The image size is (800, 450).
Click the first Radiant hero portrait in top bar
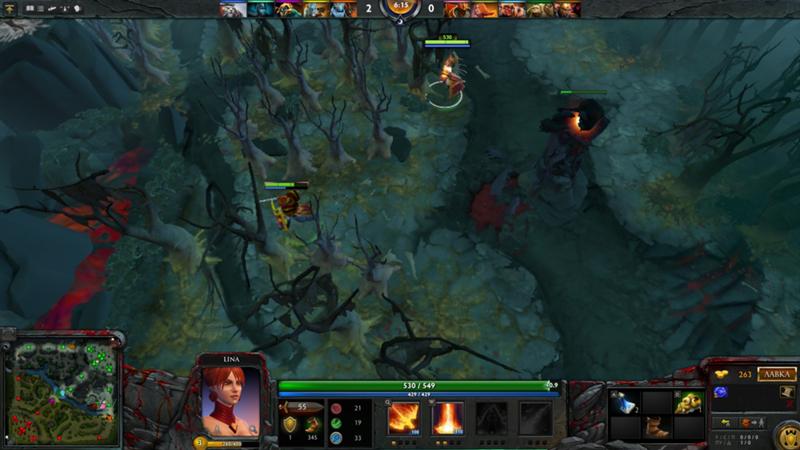(x=232, y=10)
